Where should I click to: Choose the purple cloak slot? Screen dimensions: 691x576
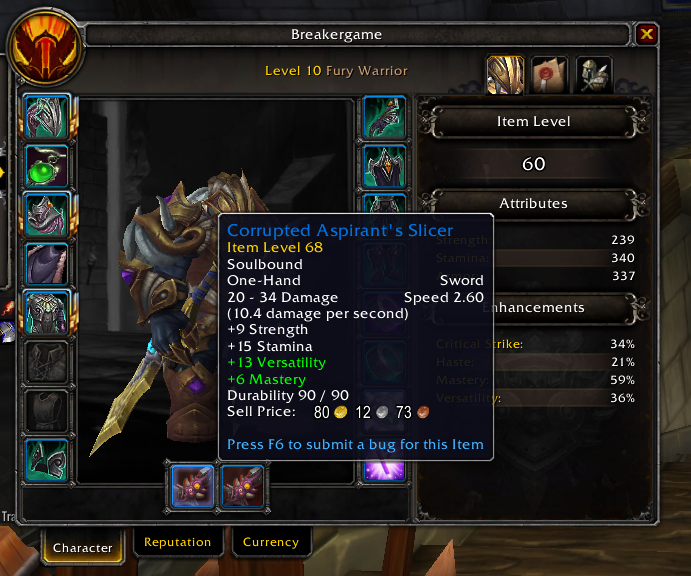point(46,263)
